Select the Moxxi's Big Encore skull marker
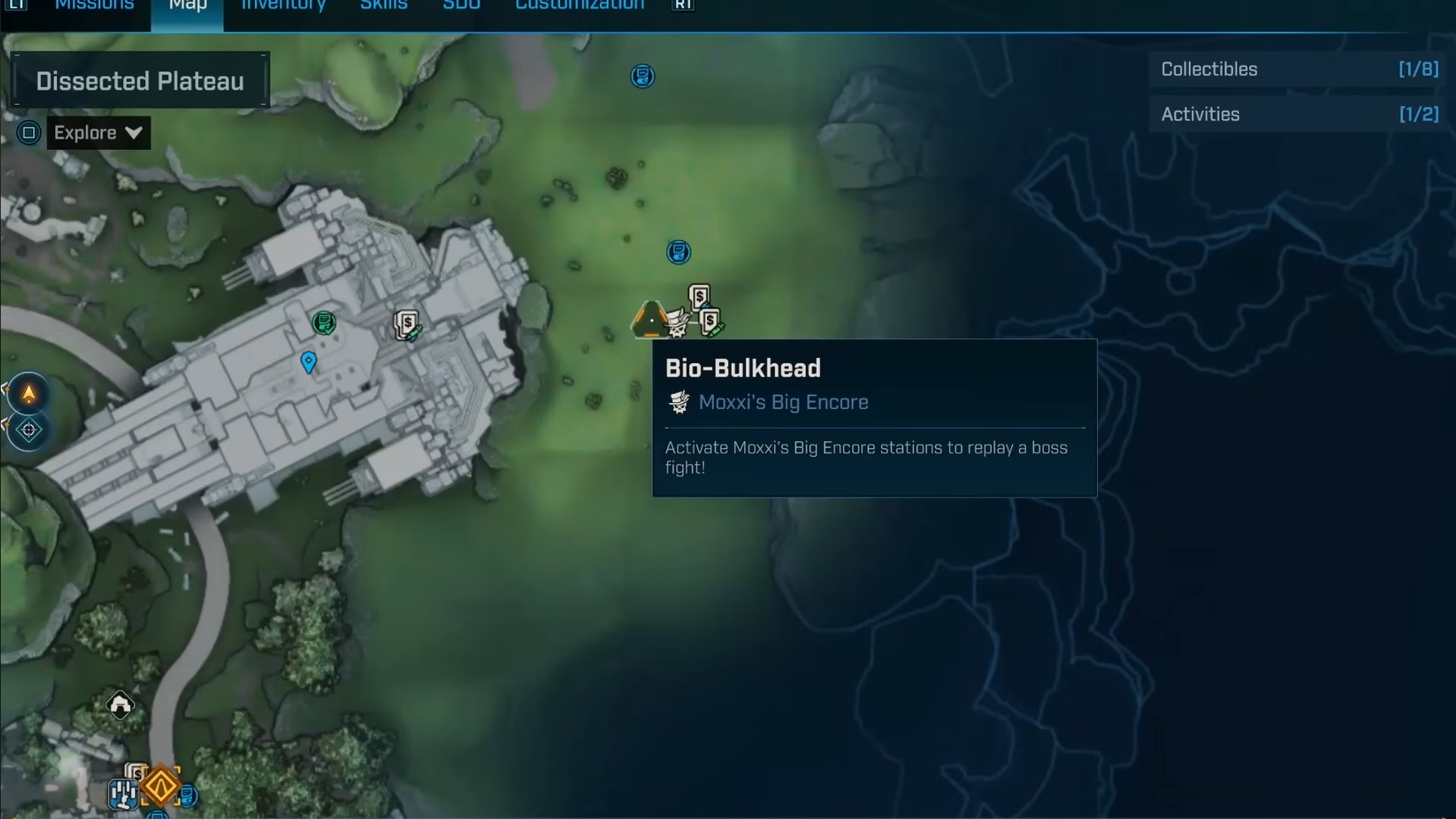 [x=676, y=324]
